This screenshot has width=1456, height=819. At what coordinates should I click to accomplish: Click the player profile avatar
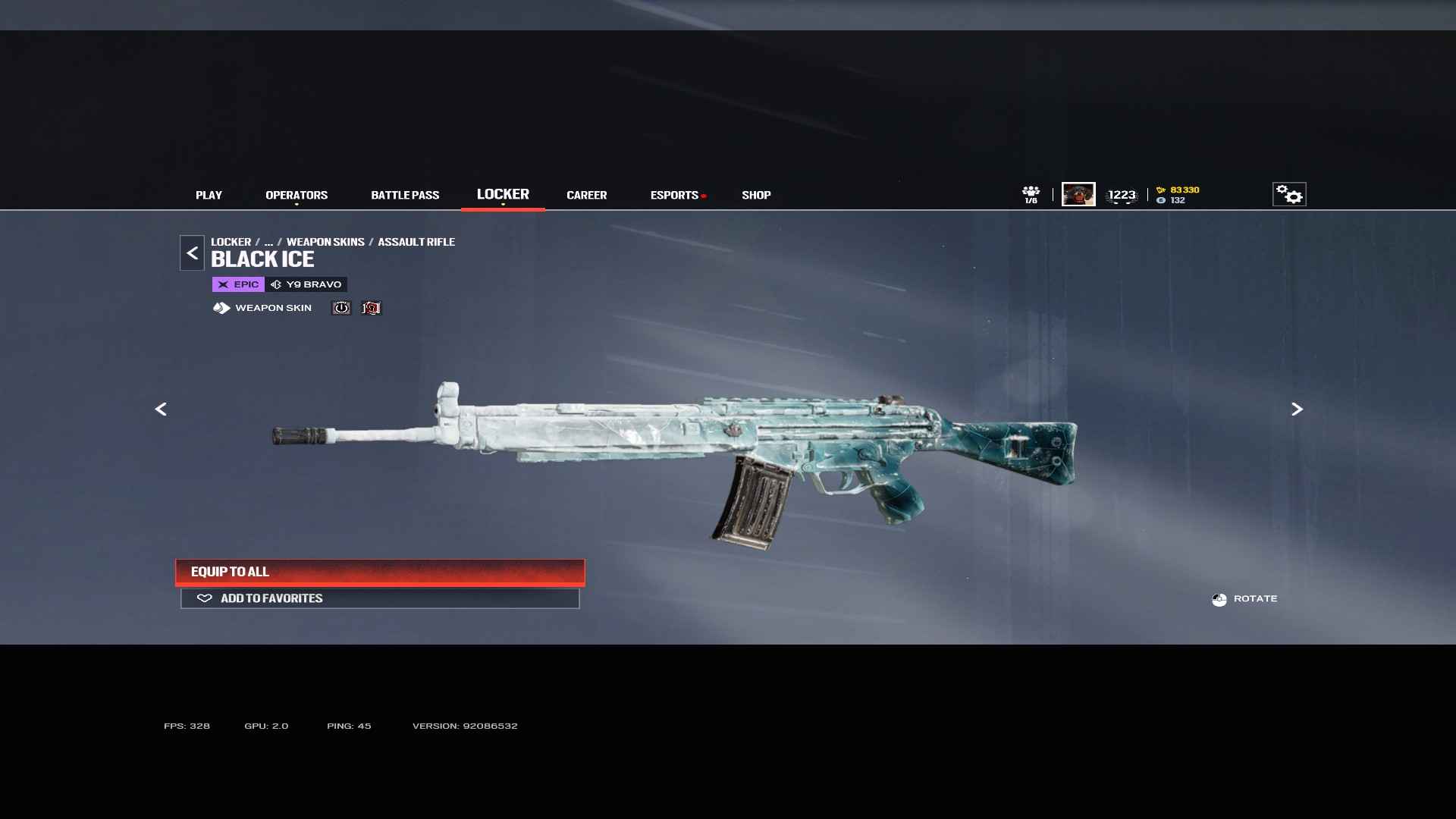click(x=1078, y=194)
